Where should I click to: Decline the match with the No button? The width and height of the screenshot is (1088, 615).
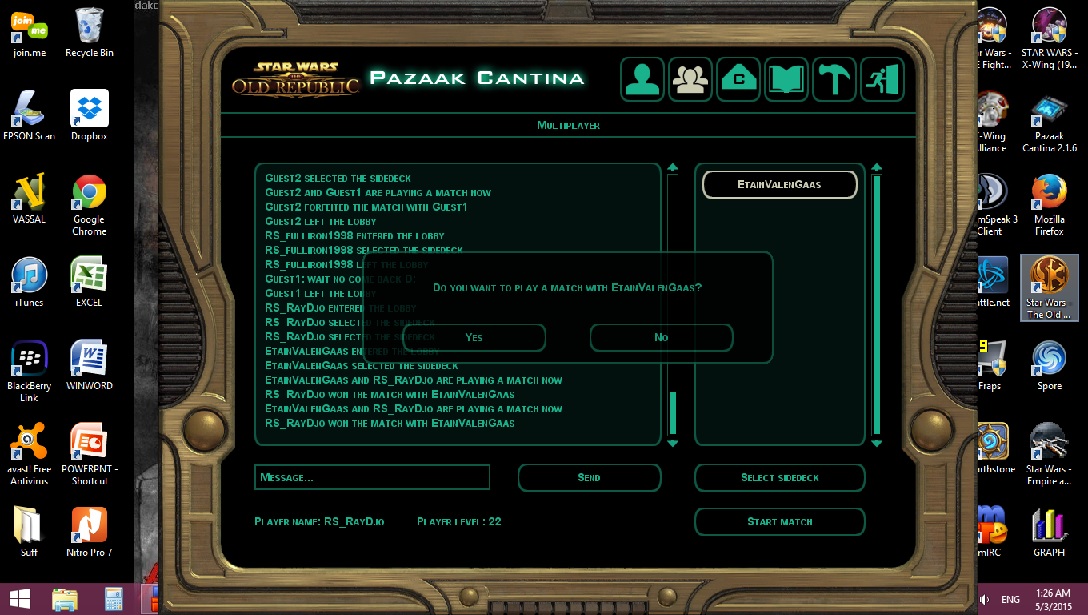coord(661,337)
